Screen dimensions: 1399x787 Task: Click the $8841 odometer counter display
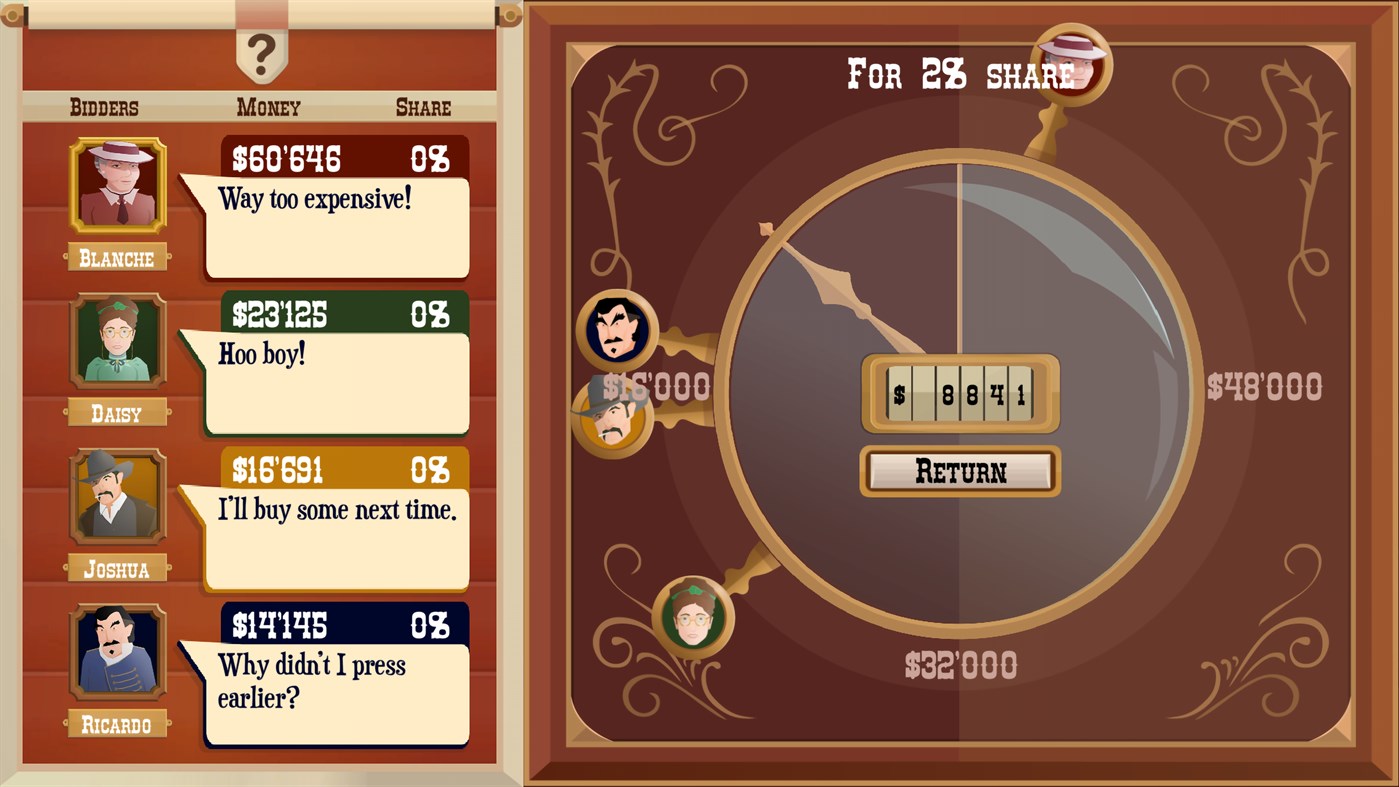pos(959,394)
